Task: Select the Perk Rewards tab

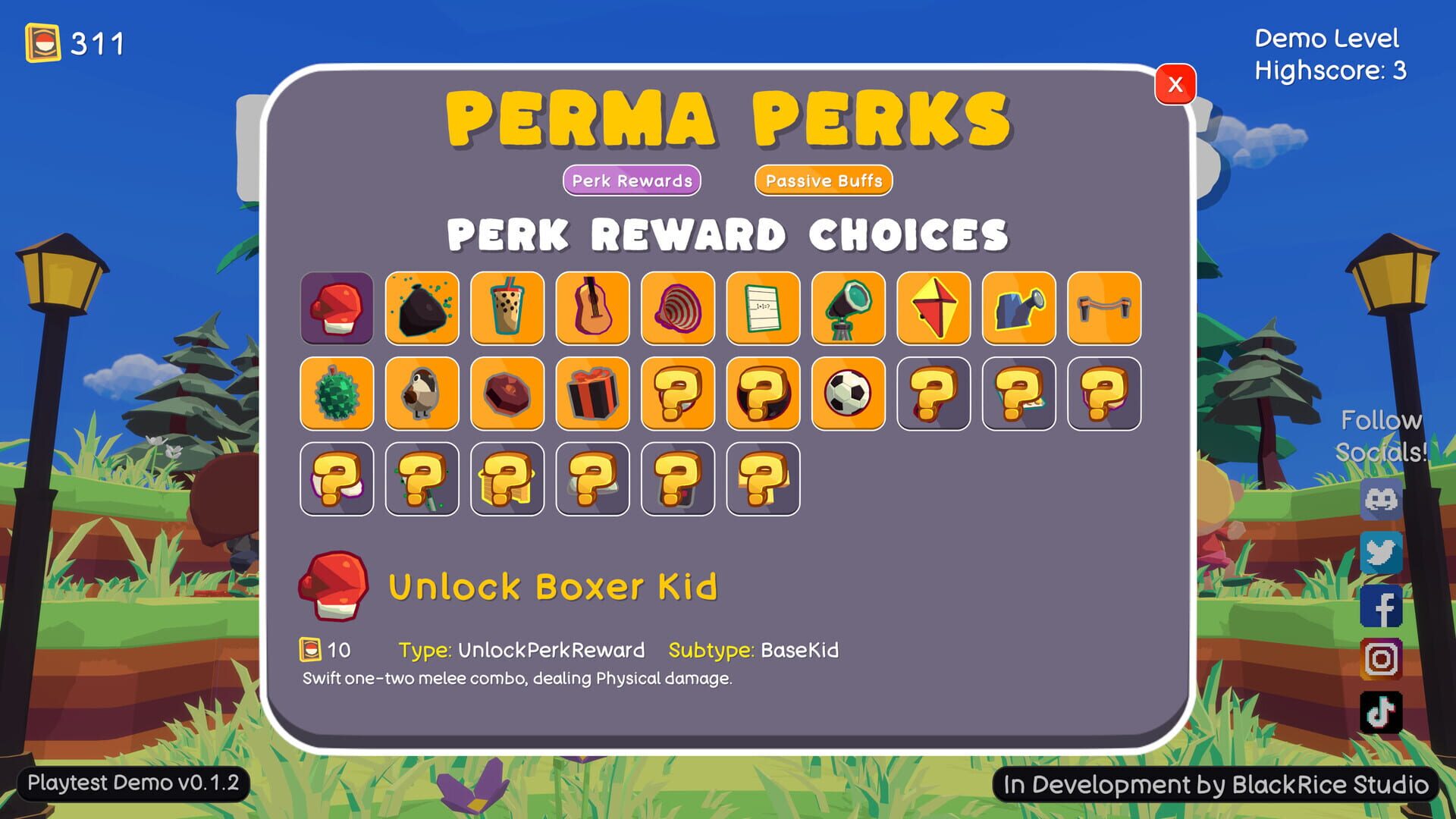Action: 631,180
